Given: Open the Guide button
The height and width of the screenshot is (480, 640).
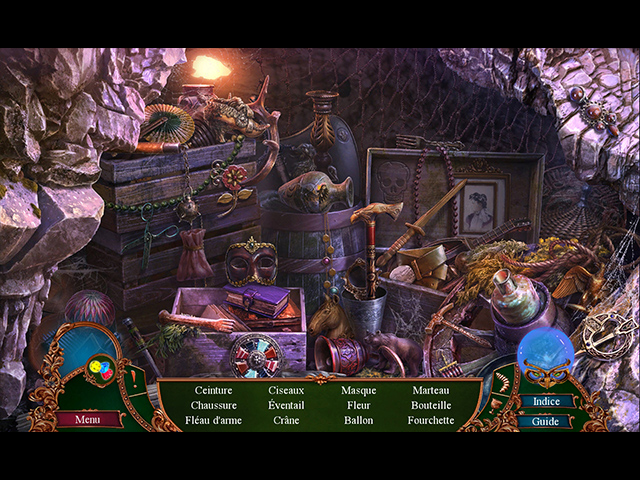Looking at the screenshot, I should tap(545, 421).
